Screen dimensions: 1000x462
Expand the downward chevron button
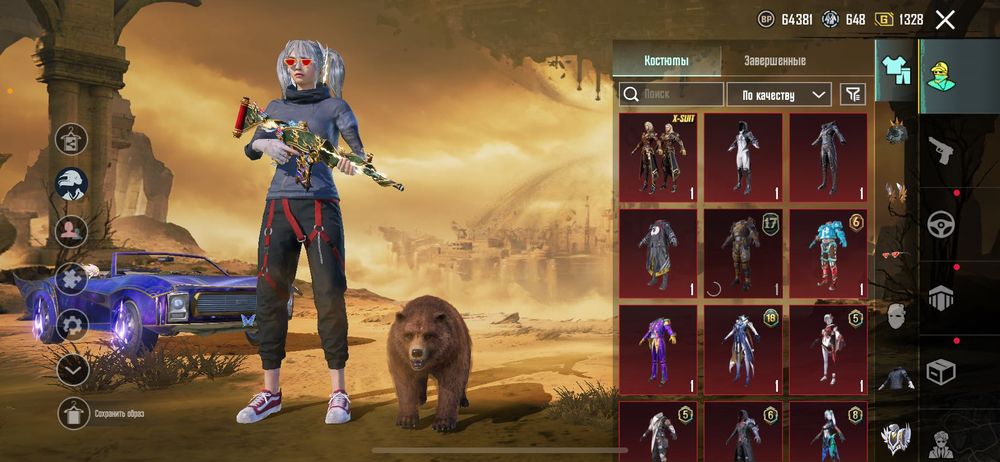pyautogui.click(x=72, y=370)
